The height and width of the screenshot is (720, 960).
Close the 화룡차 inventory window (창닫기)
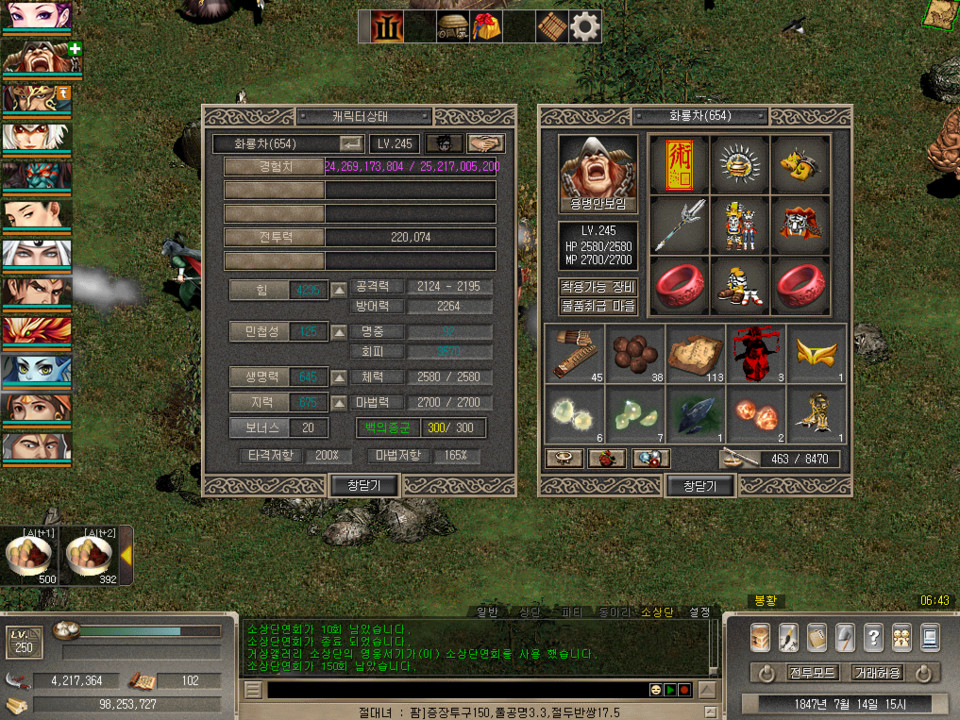[700, 486]
